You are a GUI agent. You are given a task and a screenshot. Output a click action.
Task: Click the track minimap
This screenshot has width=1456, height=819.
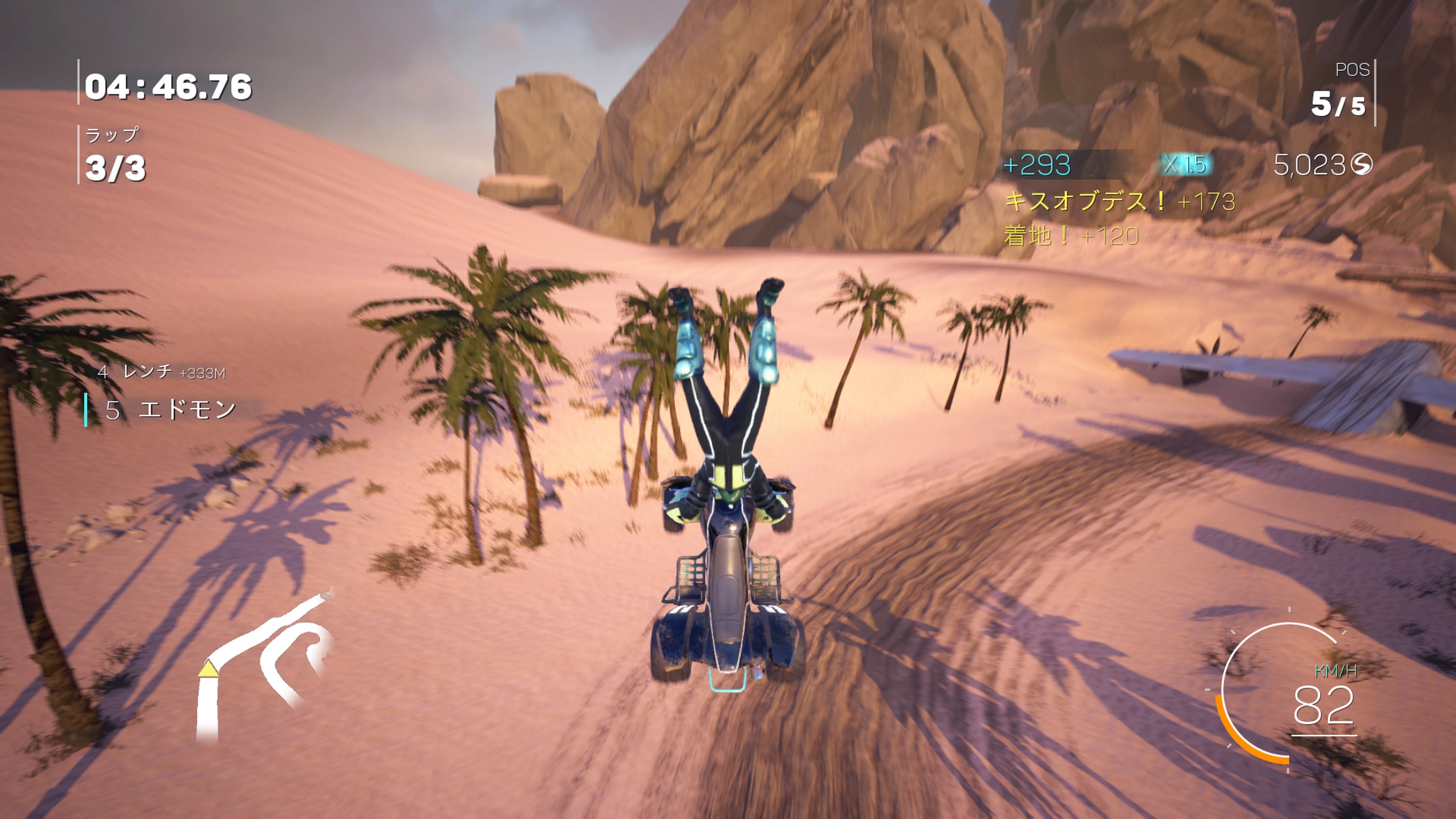click(x=264, y=667)
